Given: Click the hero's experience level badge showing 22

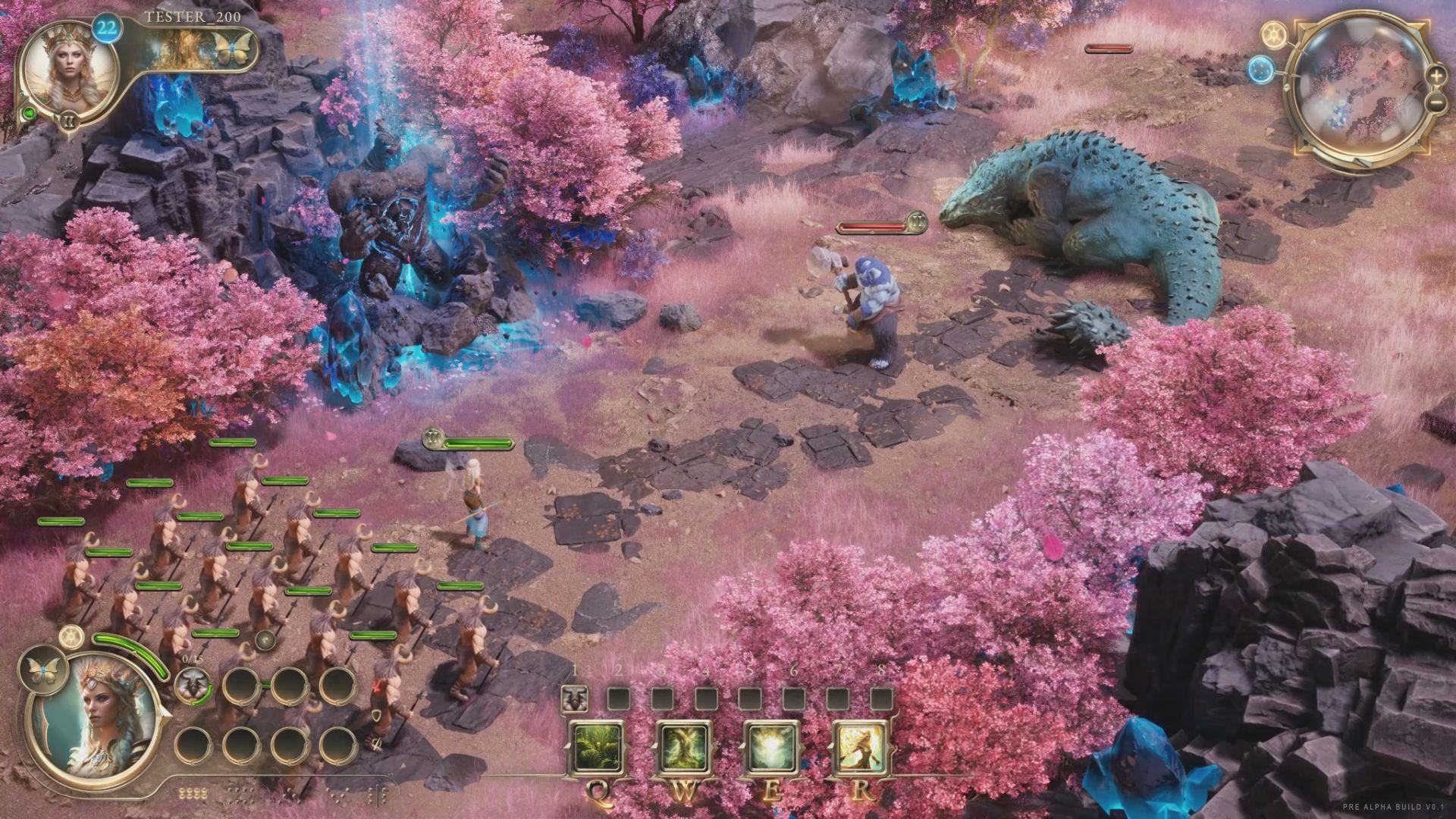Looking at the screenshot, I should pos(105,28).
